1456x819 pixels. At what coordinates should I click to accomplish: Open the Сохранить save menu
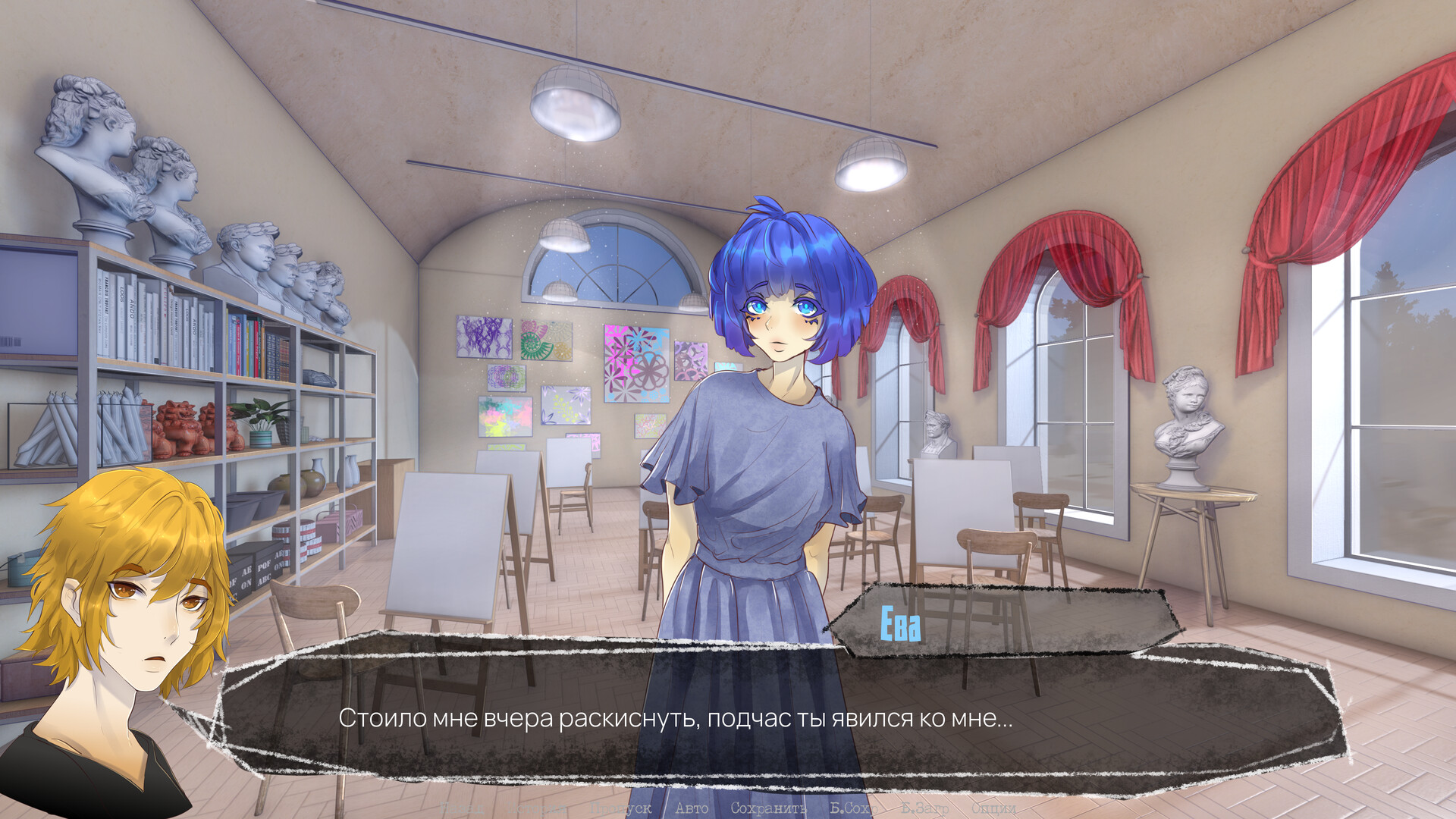[x=768, y=808]
